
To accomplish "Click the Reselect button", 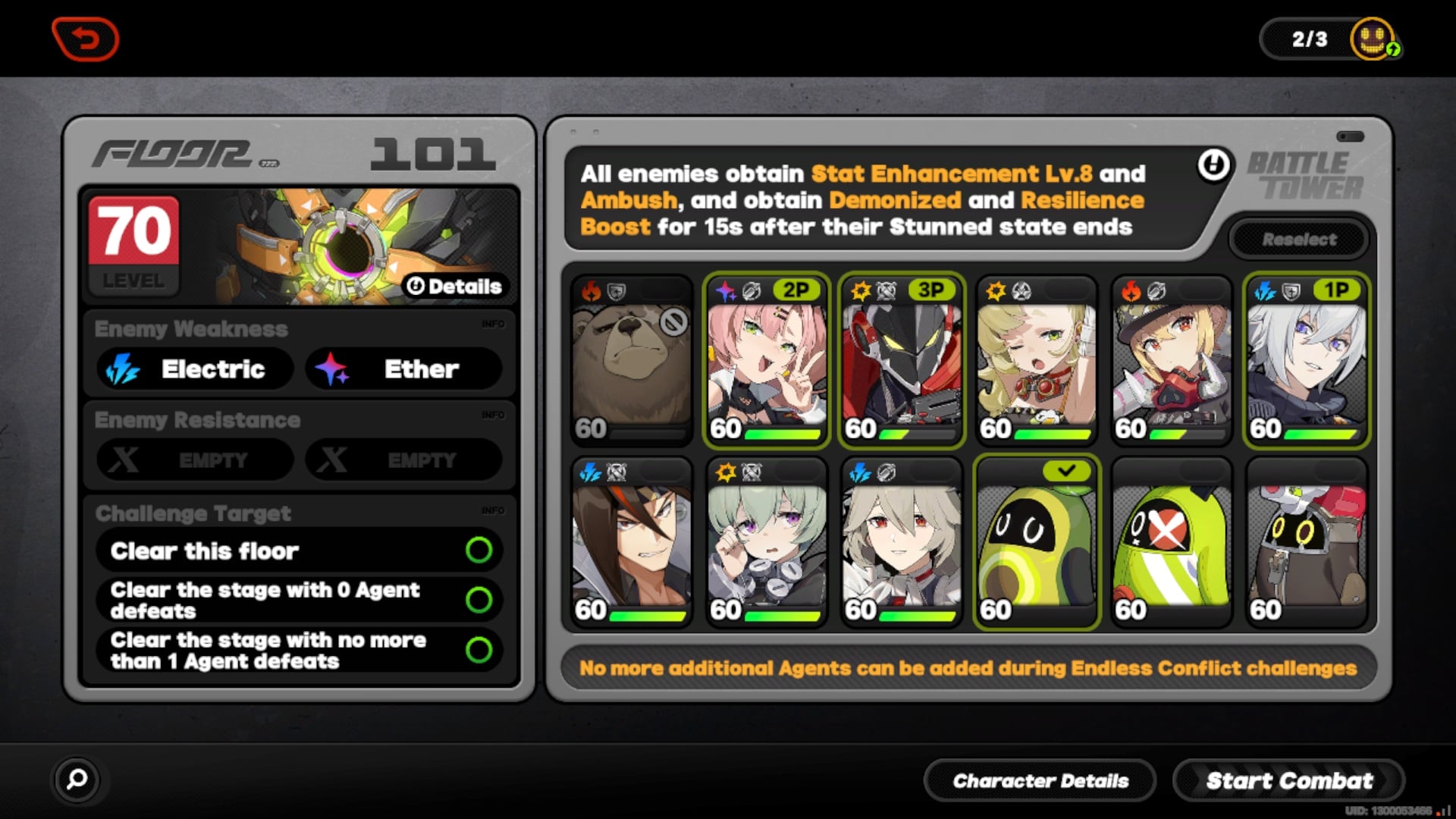I will (x=1299, y=239).
